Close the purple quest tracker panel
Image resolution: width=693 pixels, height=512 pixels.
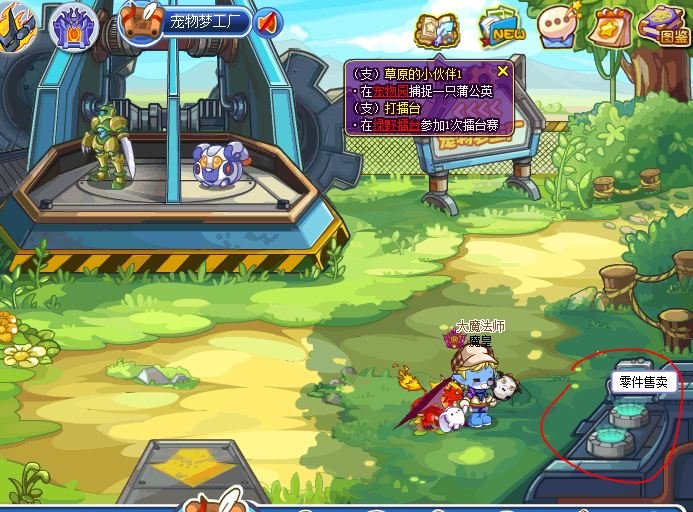point(503,70)
